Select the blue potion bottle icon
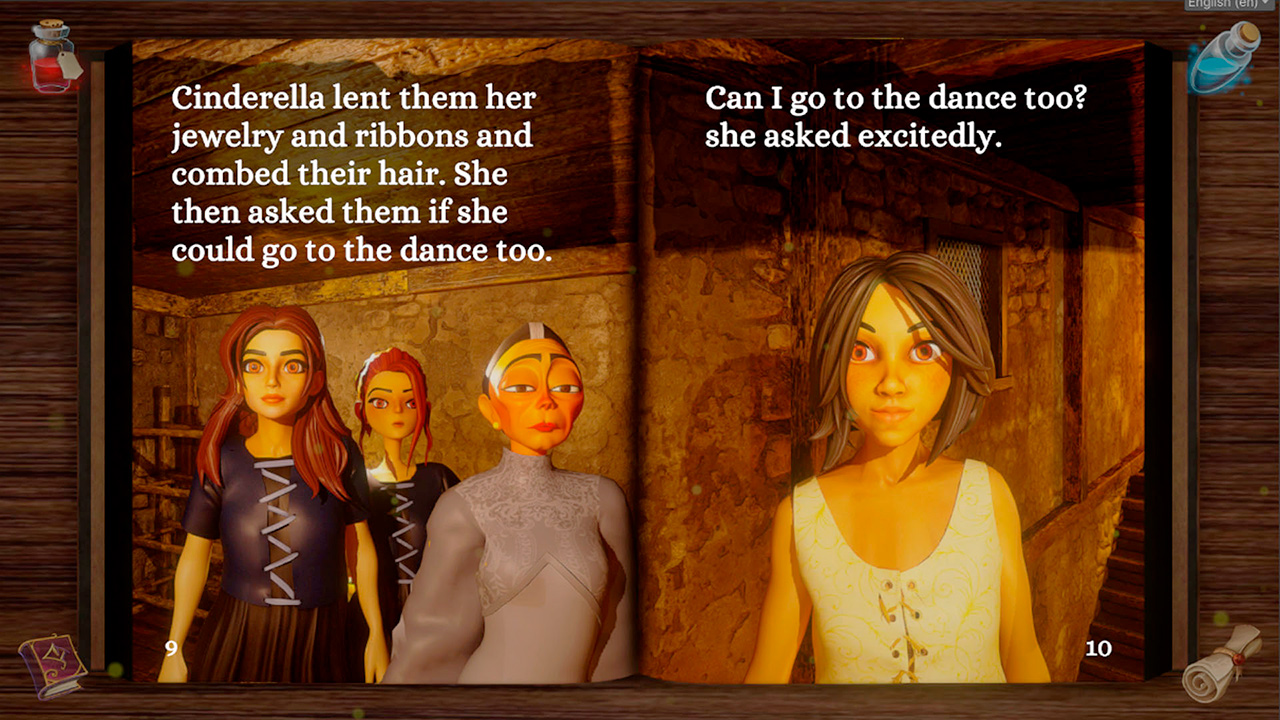 [x=1223, y=60]
